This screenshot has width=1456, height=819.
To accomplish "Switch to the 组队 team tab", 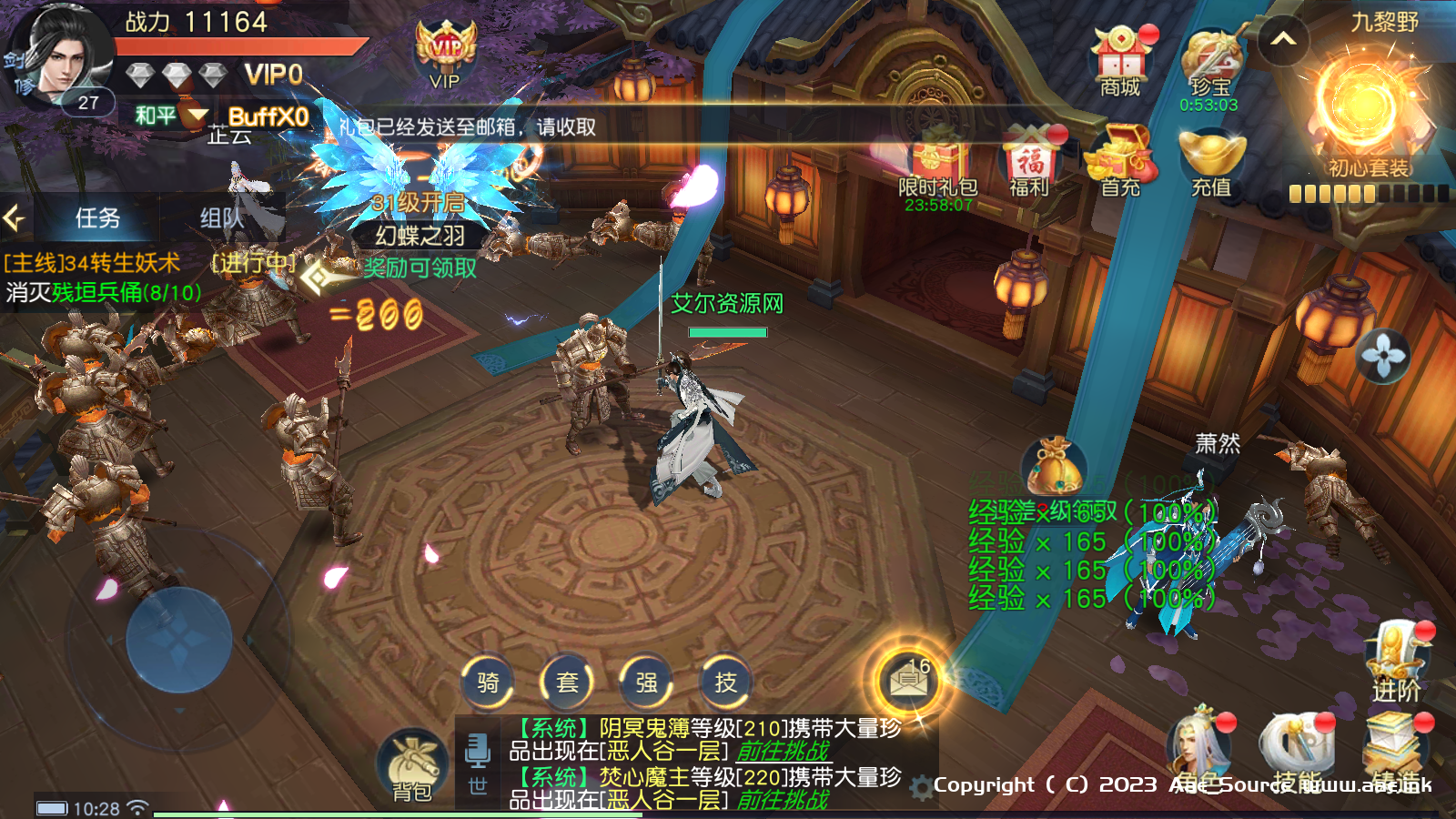I will (221, 218).
